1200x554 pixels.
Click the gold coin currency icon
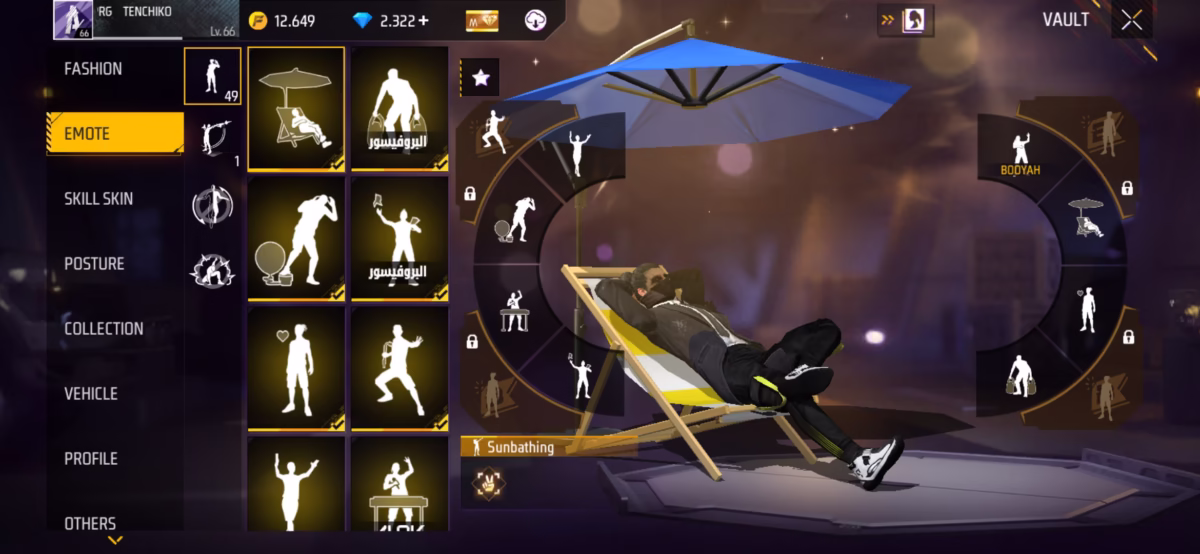[x=258, y=21]
